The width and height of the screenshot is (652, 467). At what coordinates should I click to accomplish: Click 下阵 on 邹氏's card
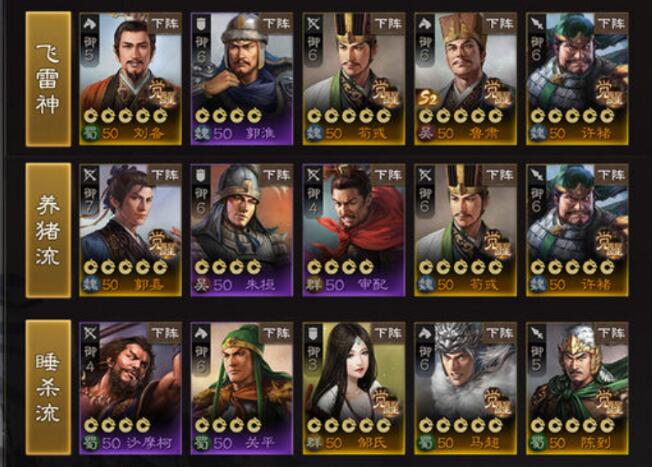click(x=387, y=331)
